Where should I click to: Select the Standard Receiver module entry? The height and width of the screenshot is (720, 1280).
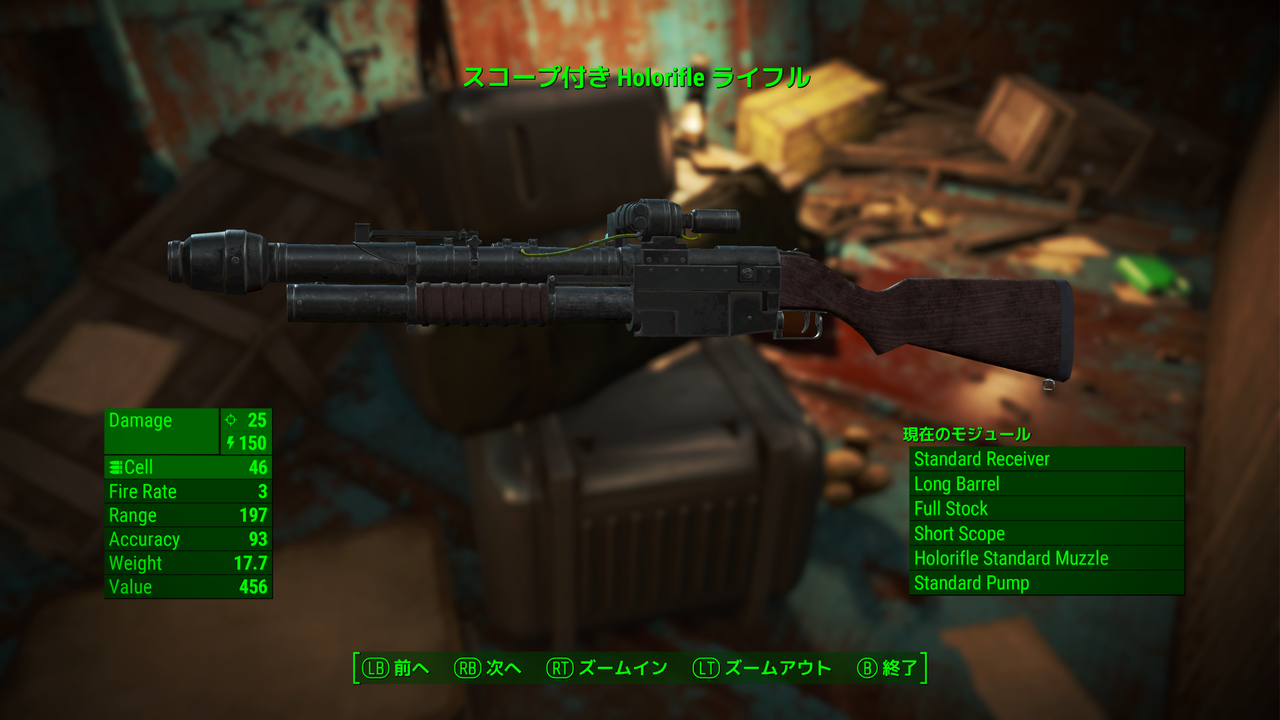pyautogui.click(x=1046, y=459)
